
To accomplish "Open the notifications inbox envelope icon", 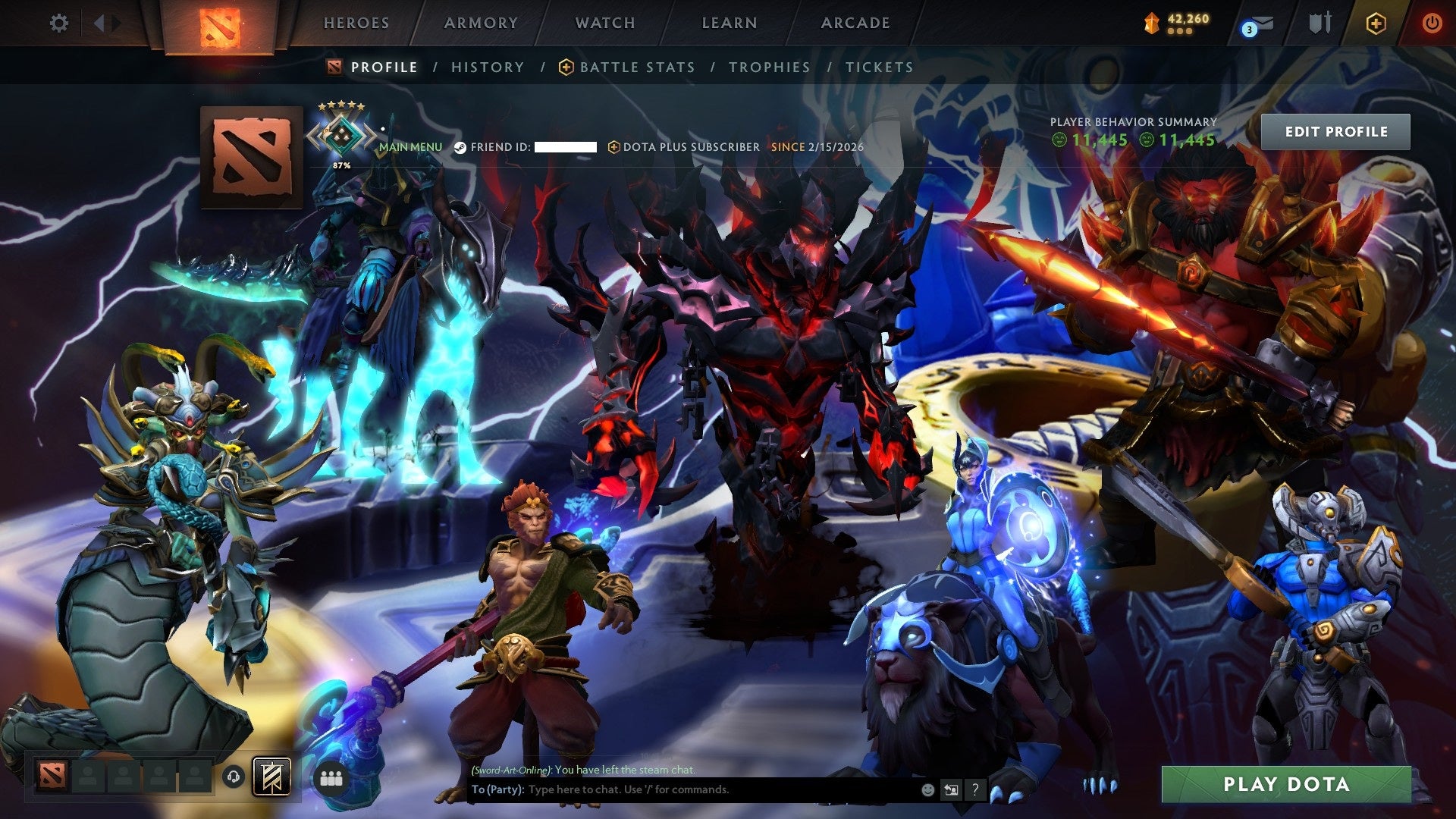I will coord(1263,23).
